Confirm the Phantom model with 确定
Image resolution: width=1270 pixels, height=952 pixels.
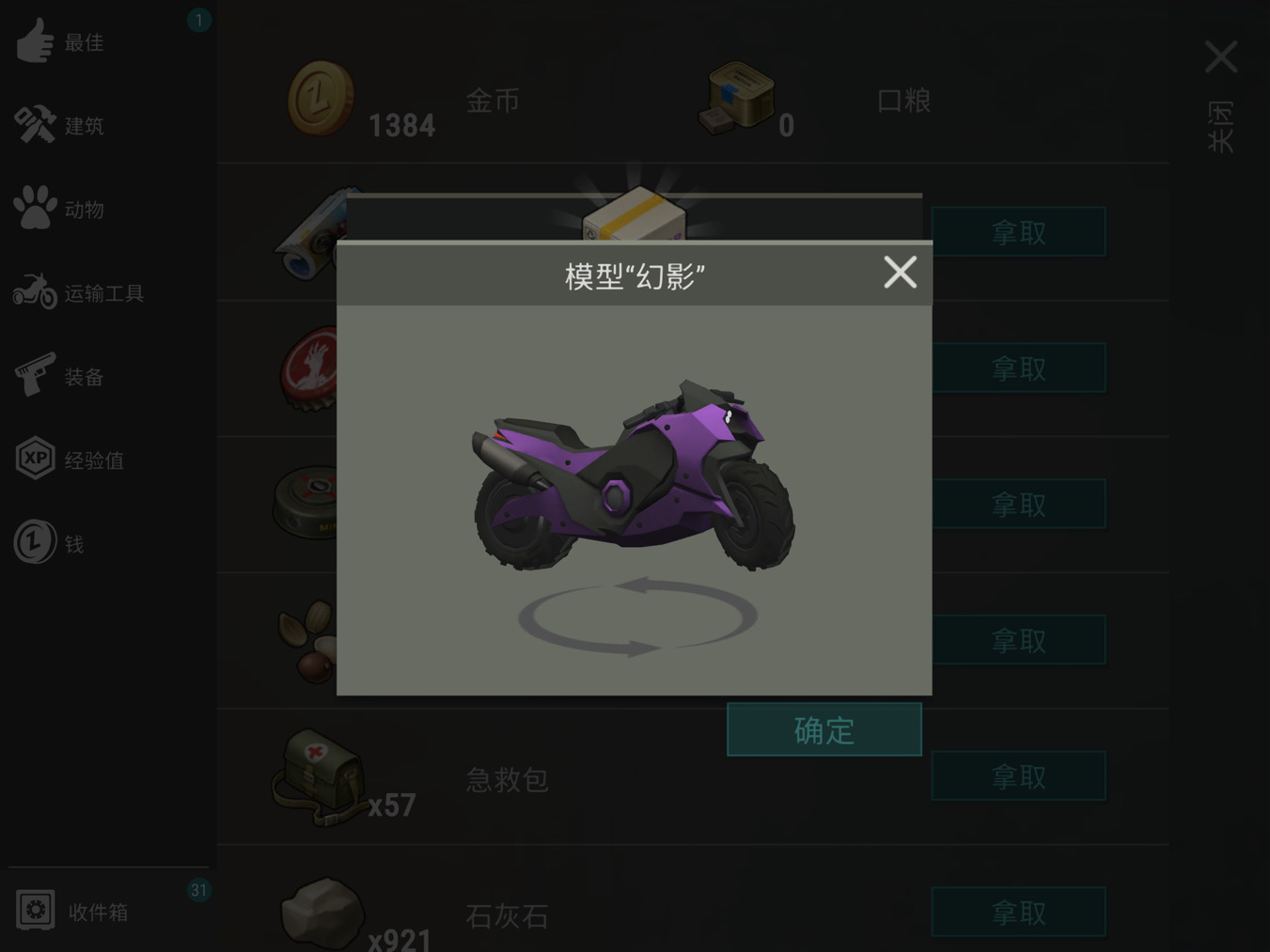coord(823,729)
